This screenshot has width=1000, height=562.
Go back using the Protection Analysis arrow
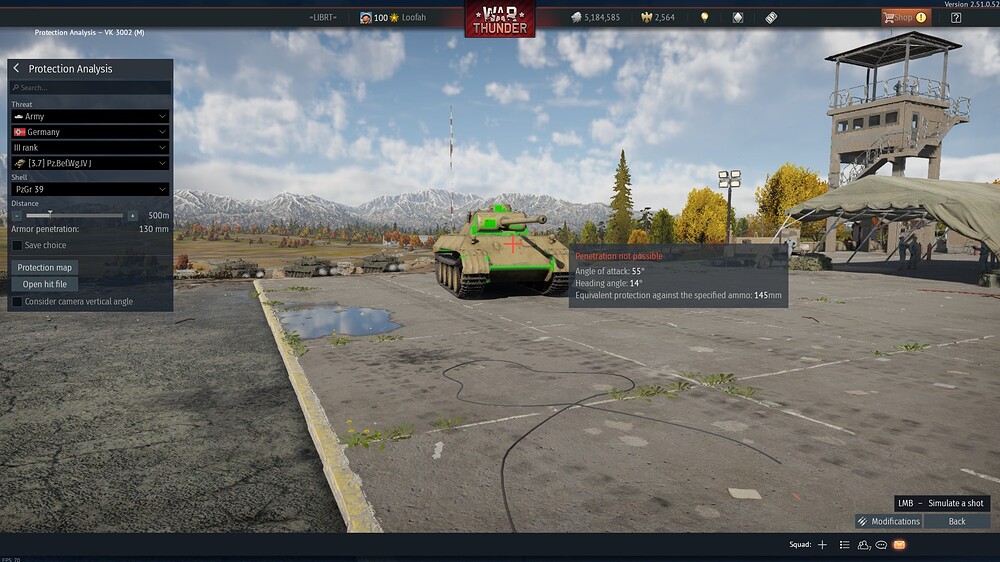[x=17, y=69]
